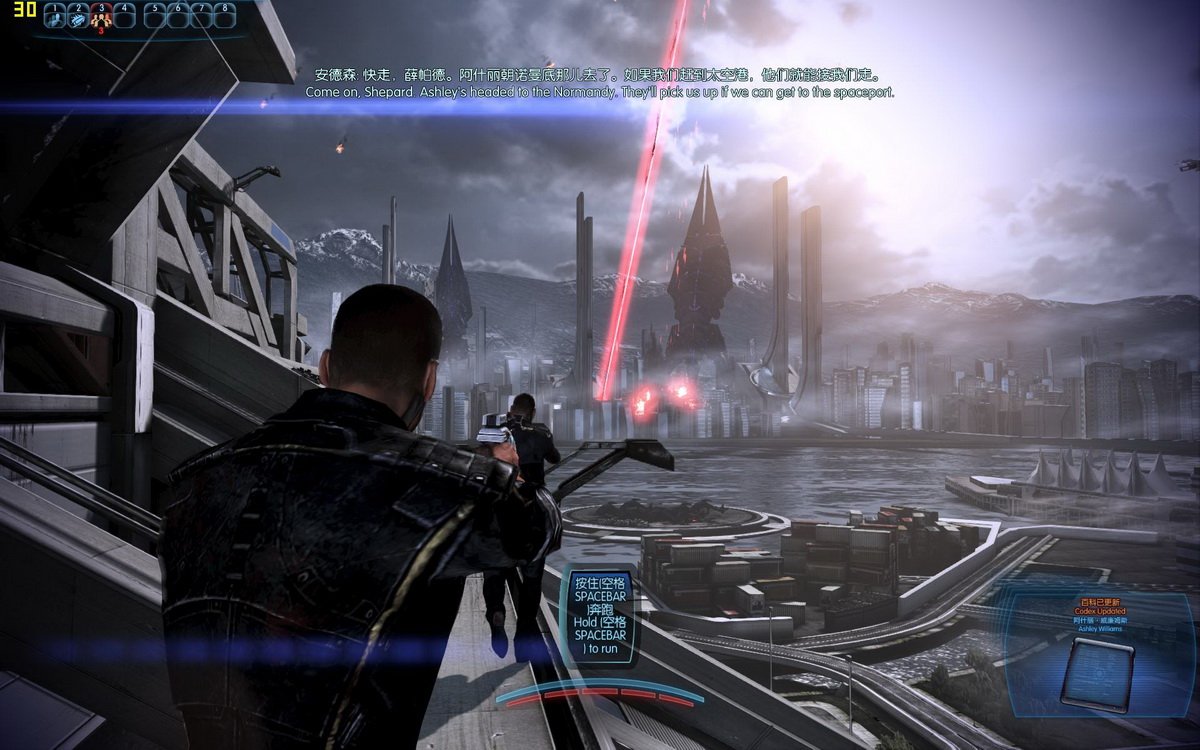Activate the power in quick slot 1
Screen dimensions: 1200x750
tap(55, 17)
